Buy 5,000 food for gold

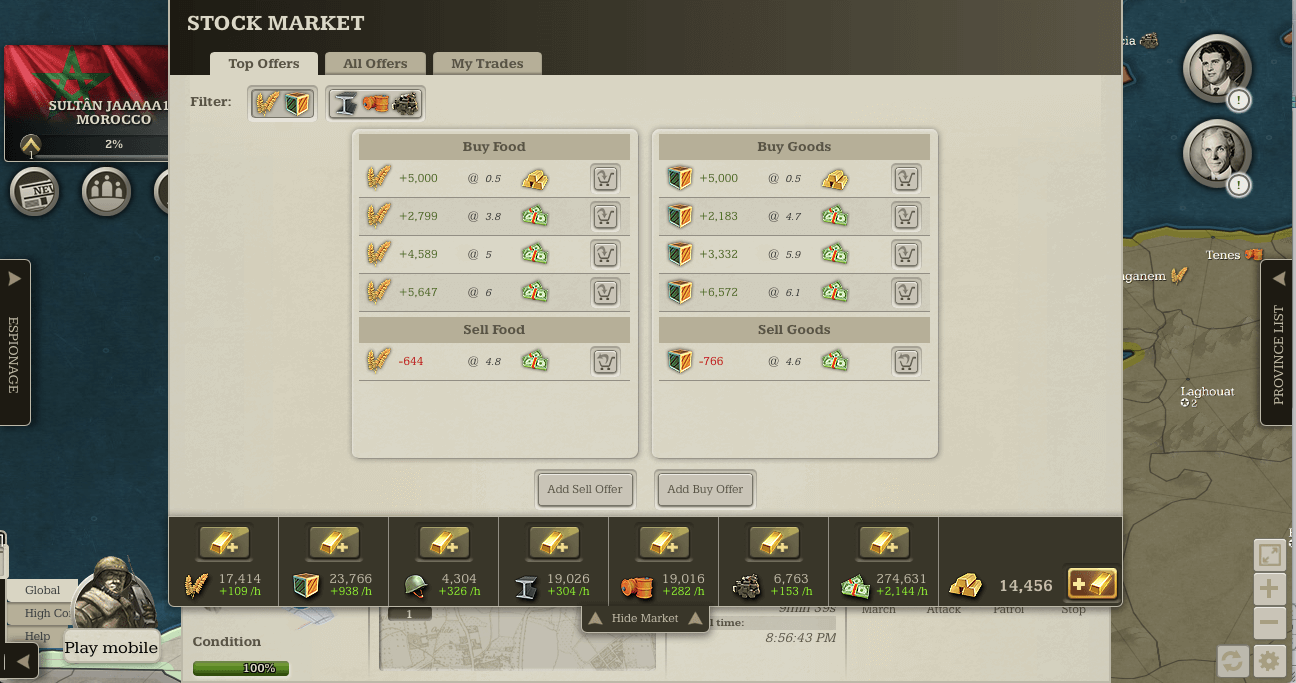[604, 179]
